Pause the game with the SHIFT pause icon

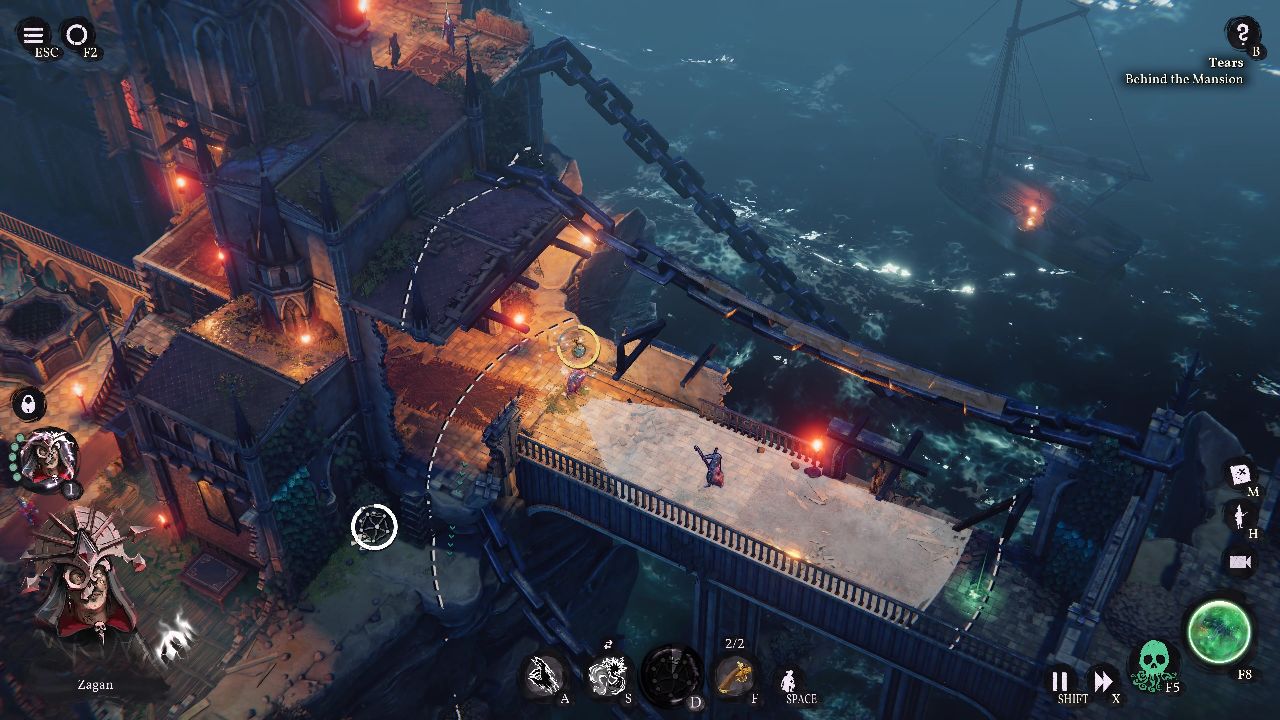tap(1057, 679)
